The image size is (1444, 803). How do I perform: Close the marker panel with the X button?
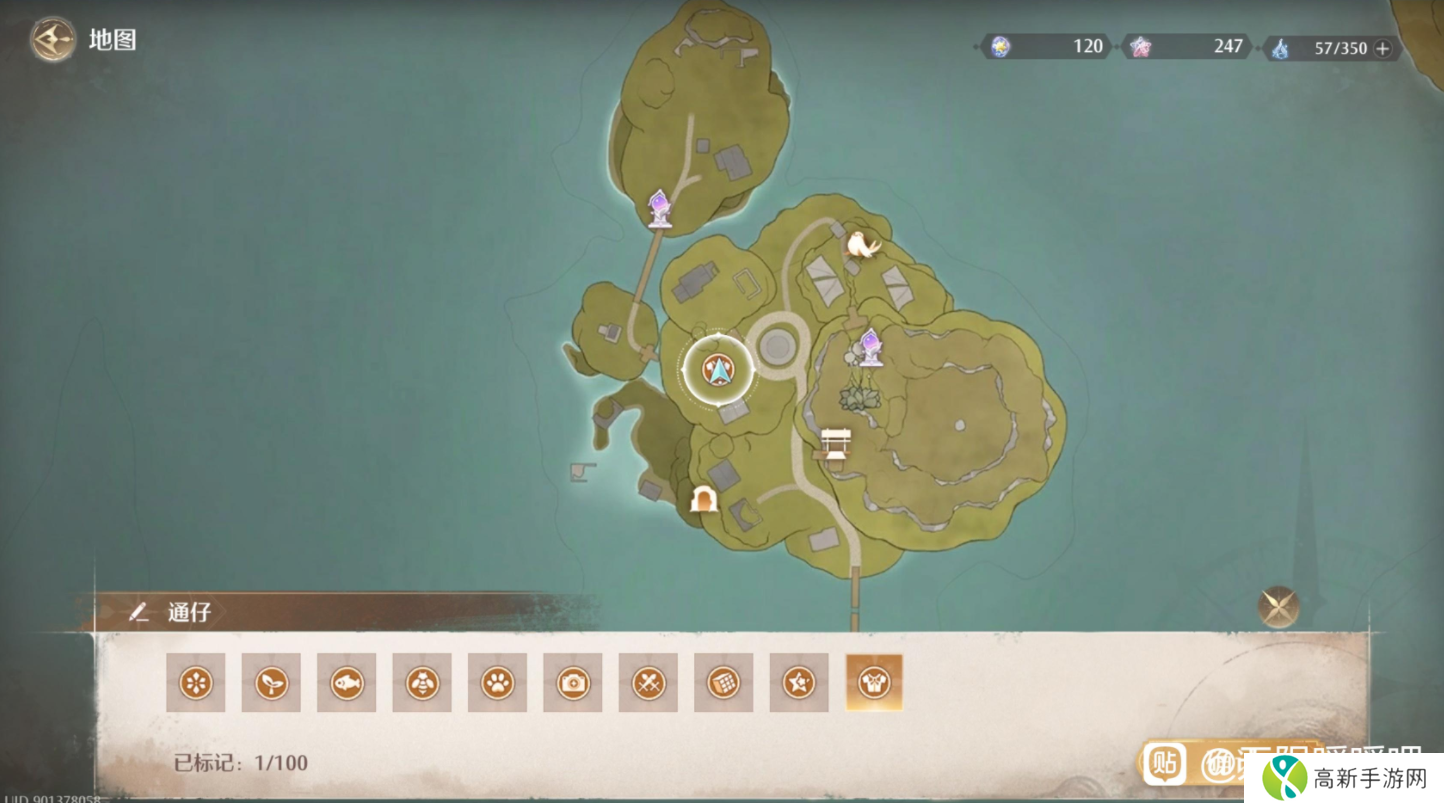(x=1278, y=607)
